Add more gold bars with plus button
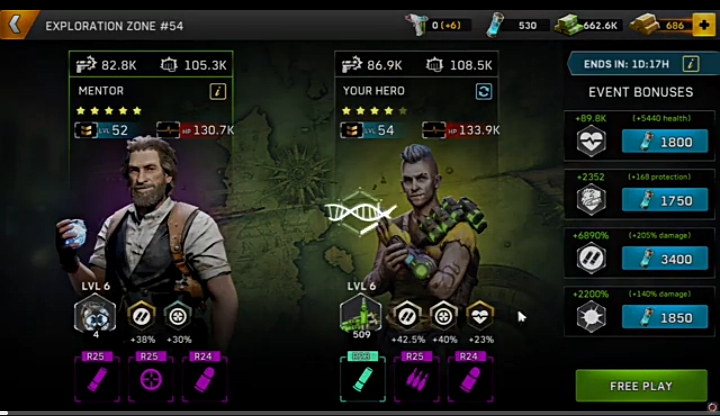 [x=704, y=24]
